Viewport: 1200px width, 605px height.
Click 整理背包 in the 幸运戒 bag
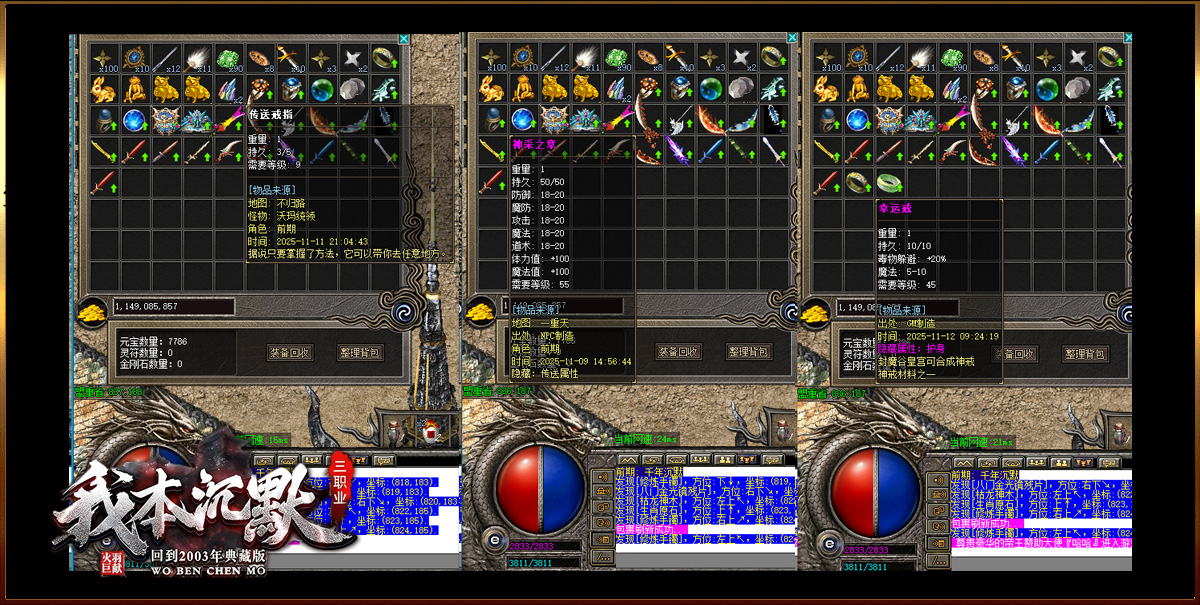(1084, 353)
